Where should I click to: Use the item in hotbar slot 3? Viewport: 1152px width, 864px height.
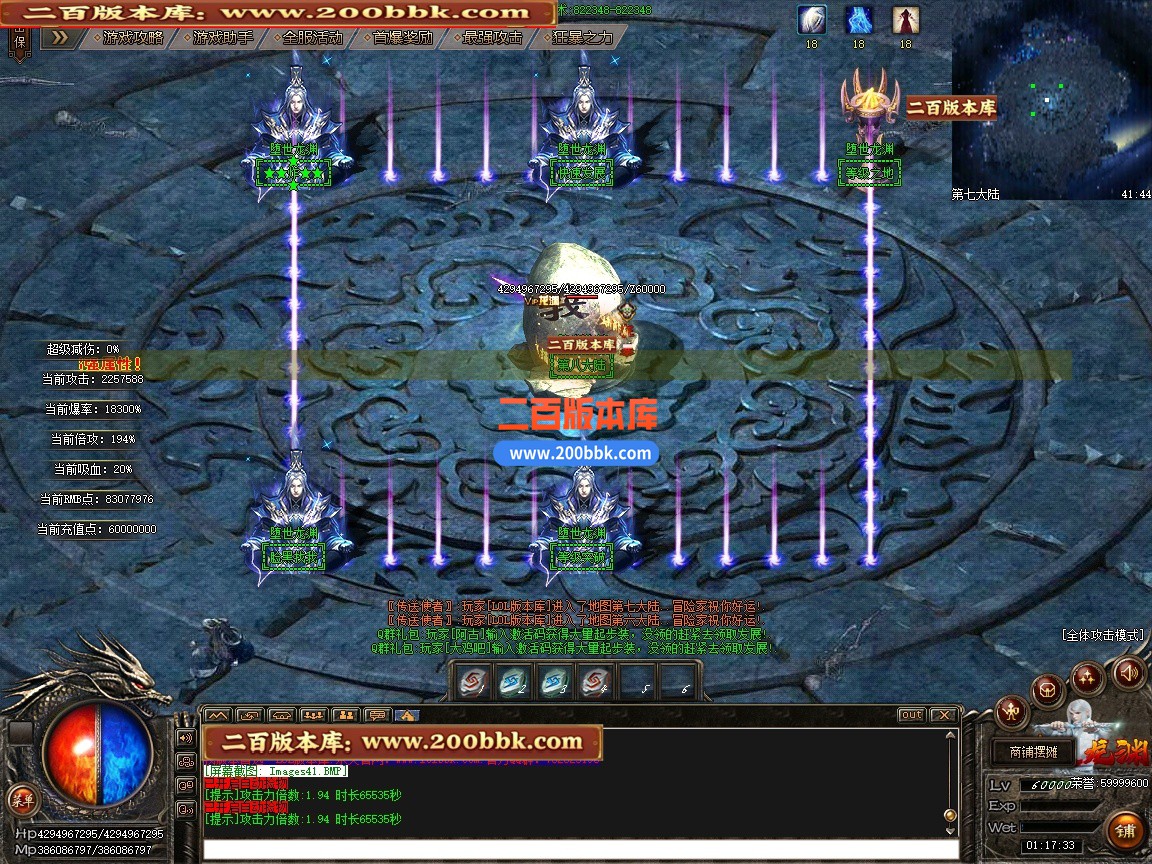pos(555,682)
